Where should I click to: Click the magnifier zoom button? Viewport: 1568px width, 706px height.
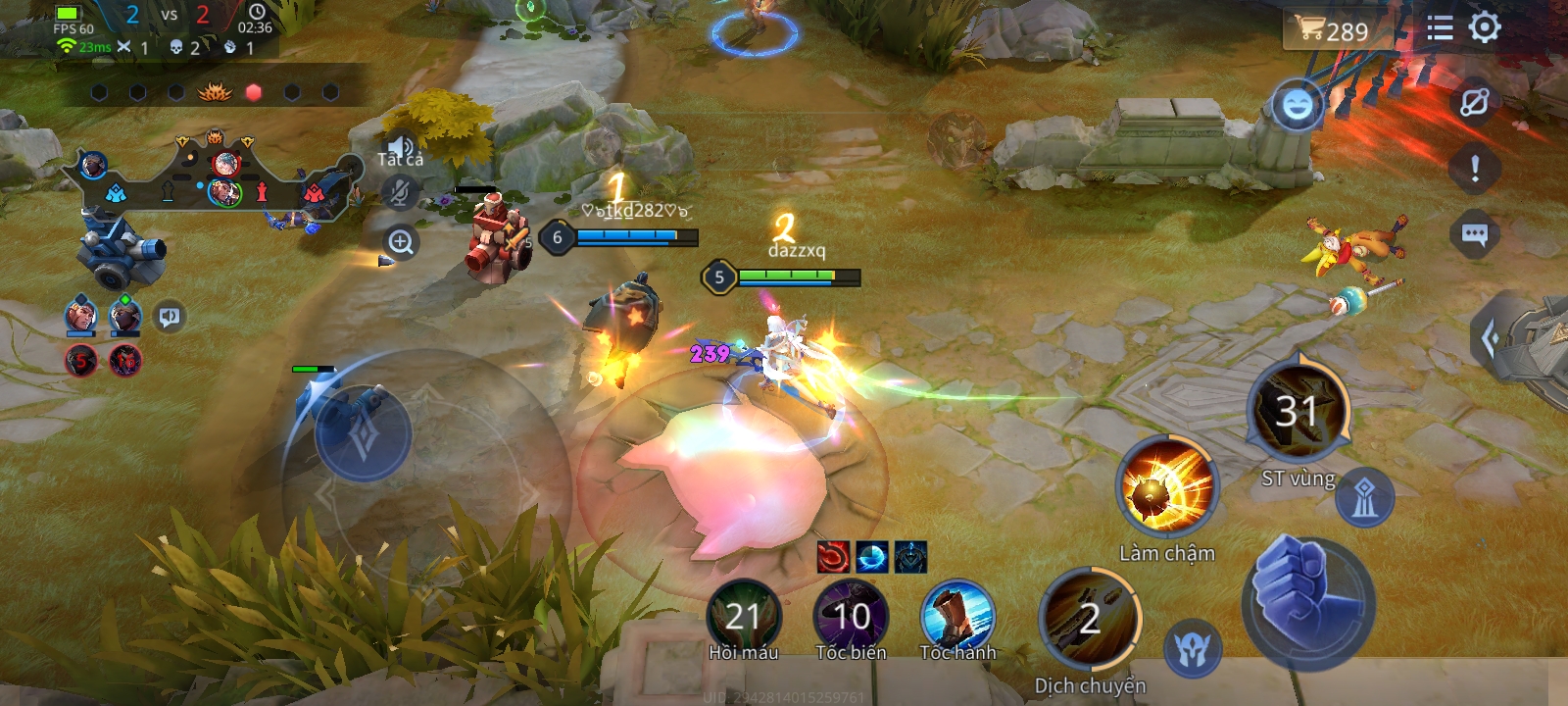tap(400, 241)
